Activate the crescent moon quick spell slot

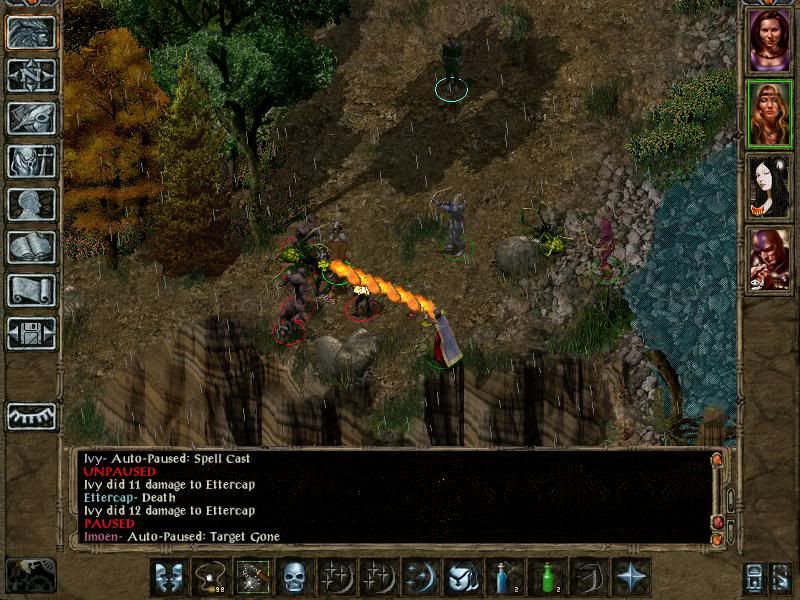click(x=419, y=577)
